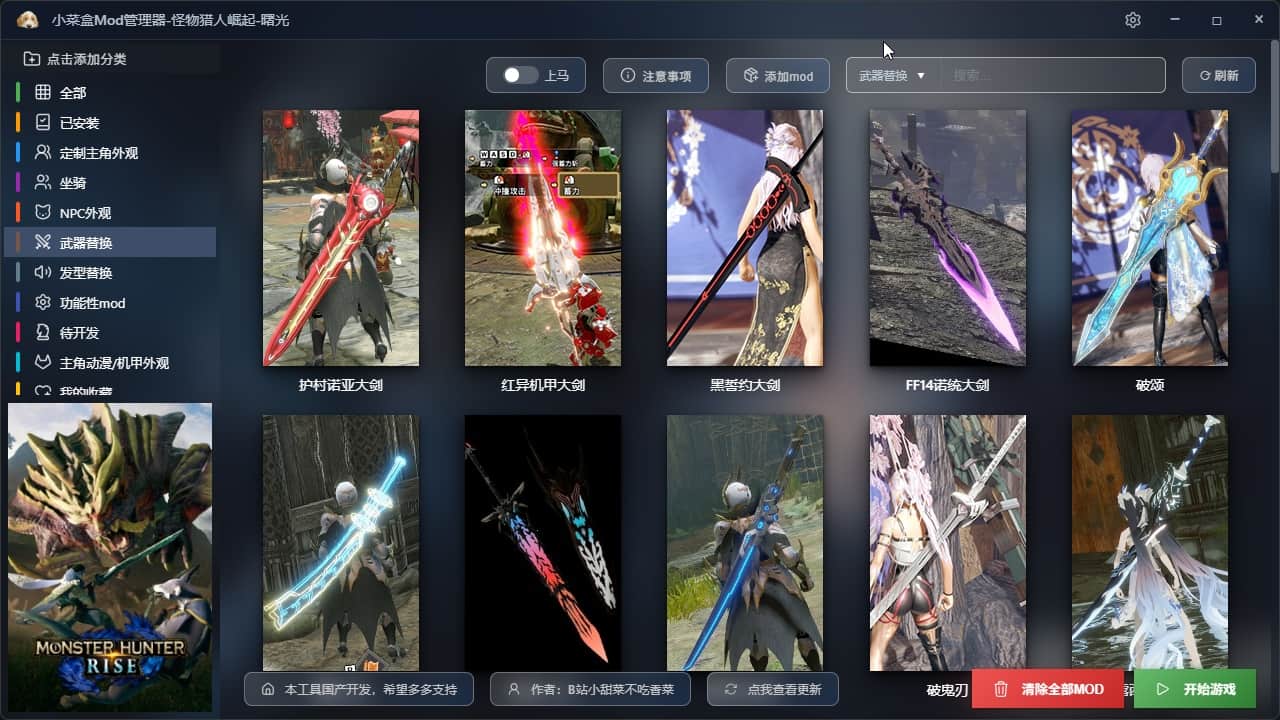This screenshot has width=1280, height=720.
Task: Switch to the 已安装 category
Action: point(79,123)
